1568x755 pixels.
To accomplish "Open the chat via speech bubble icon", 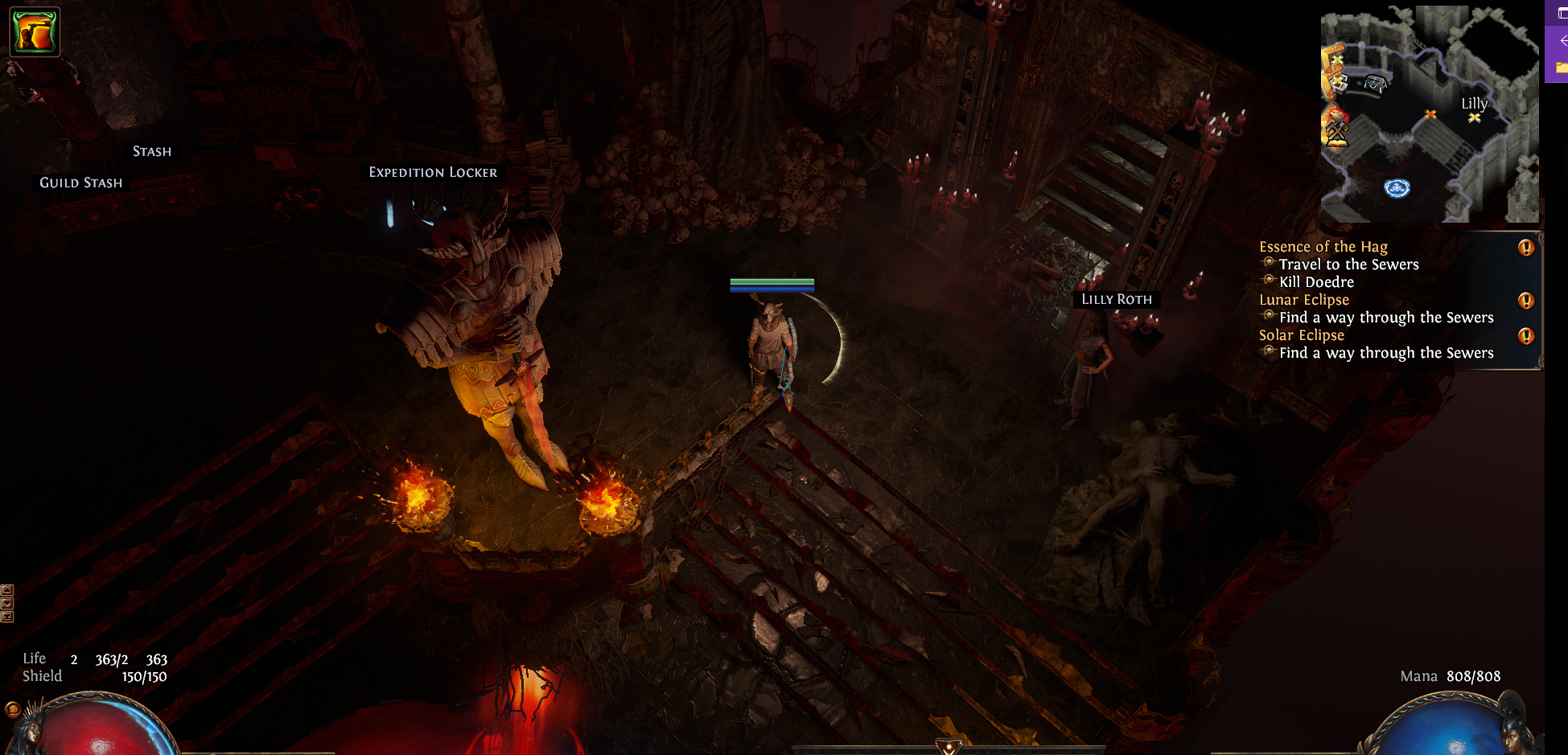I will pyautogui.click(x=12, y=709).
